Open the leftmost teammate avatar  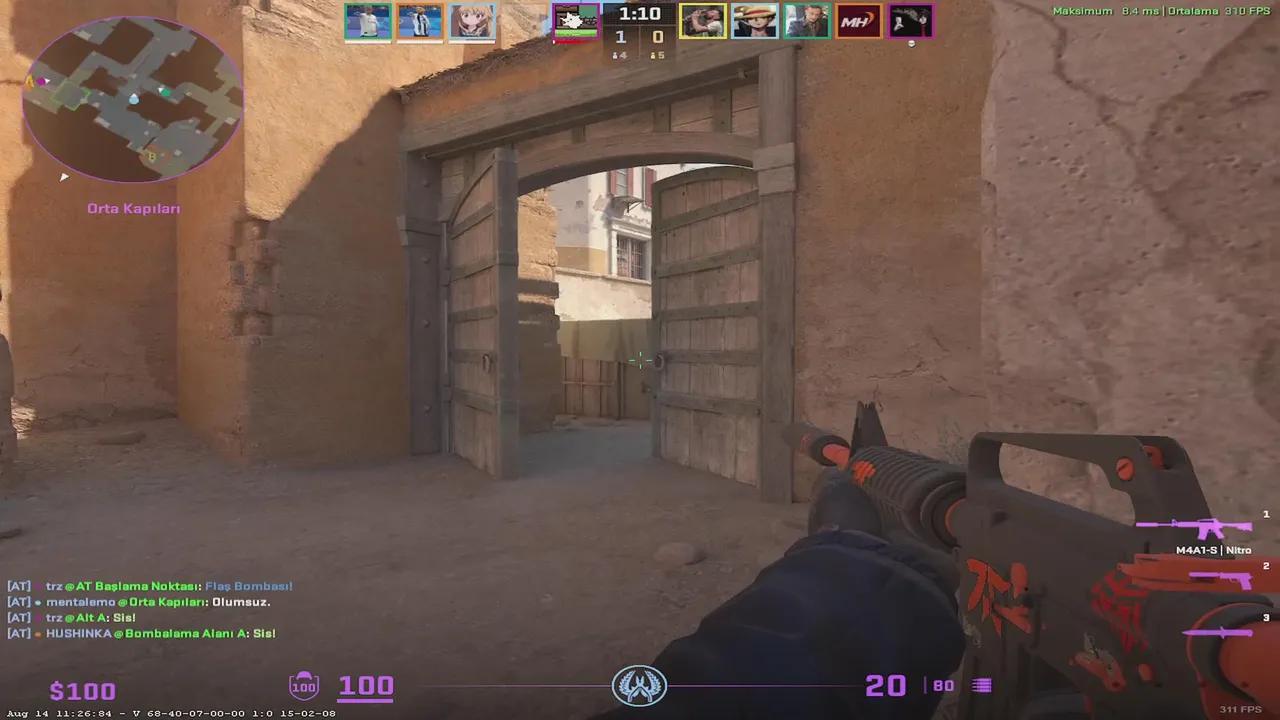pyautogui.click(x=367, y=20)
